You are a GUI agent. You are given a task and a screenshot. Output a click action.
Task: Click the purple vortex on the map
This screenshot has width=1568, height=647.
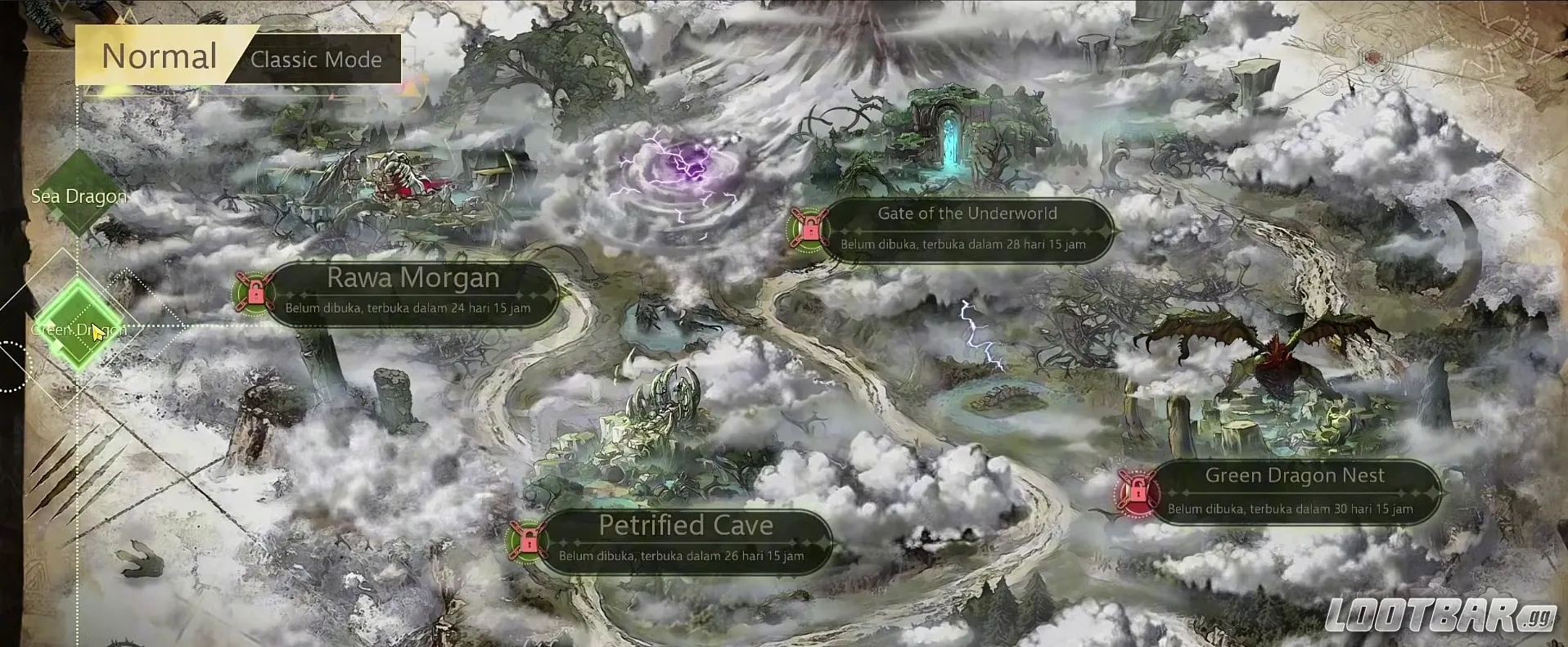687,168
